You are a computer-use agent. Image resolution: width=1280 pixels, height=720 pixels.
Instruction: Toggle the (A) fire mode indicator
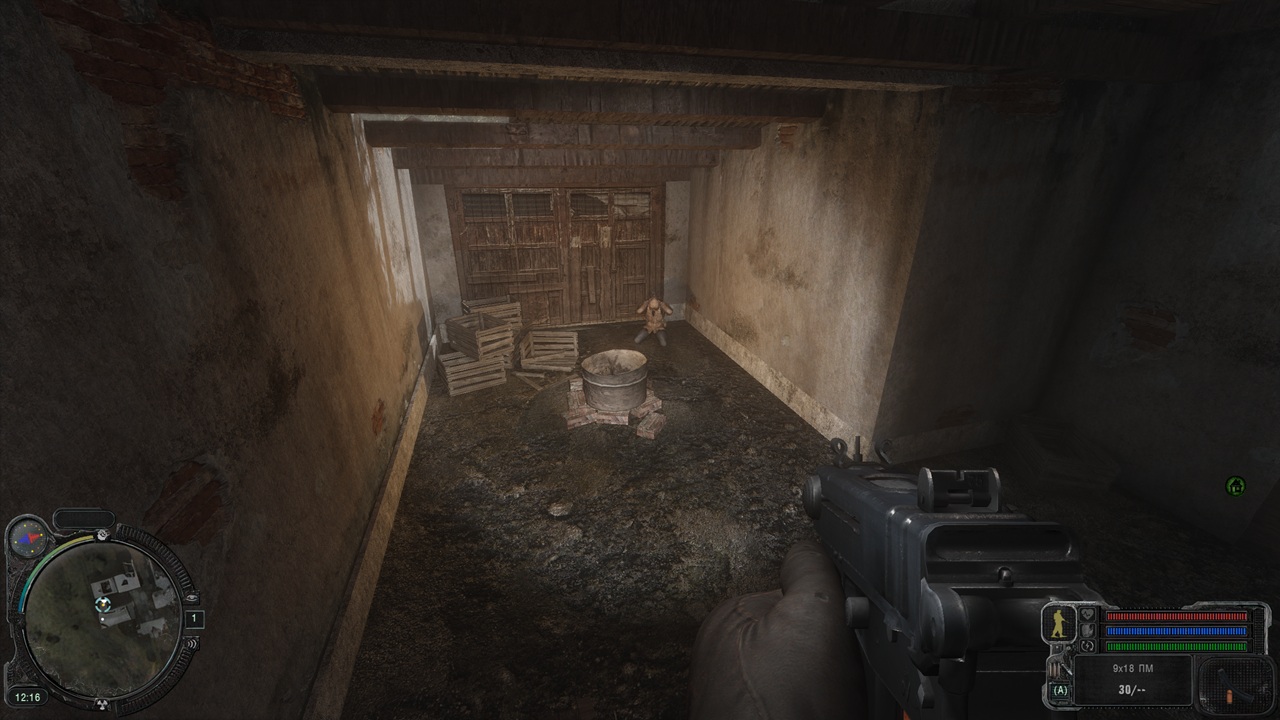[1060, 690]
